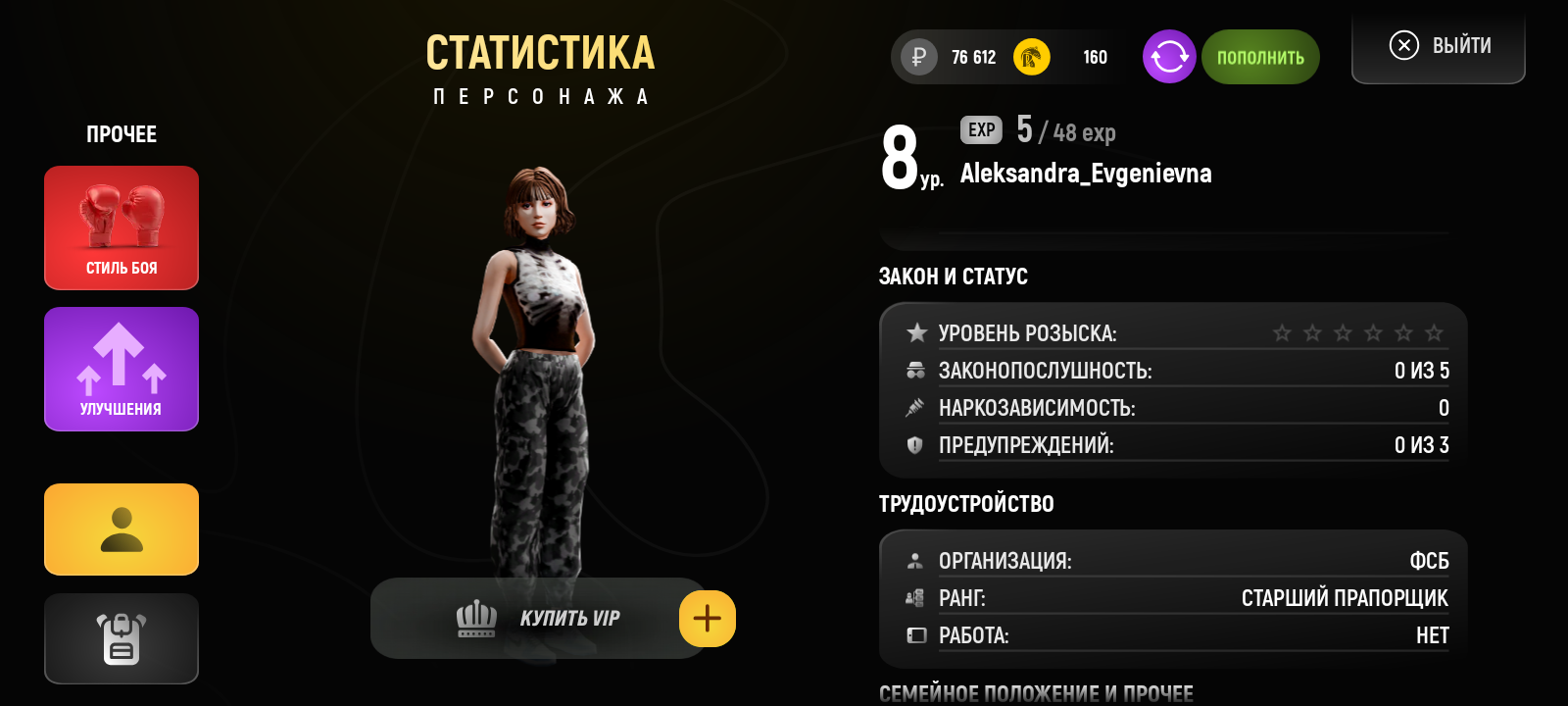Open the backpack inventory tile
The image size is (1568, 706).
coord(122,638)
